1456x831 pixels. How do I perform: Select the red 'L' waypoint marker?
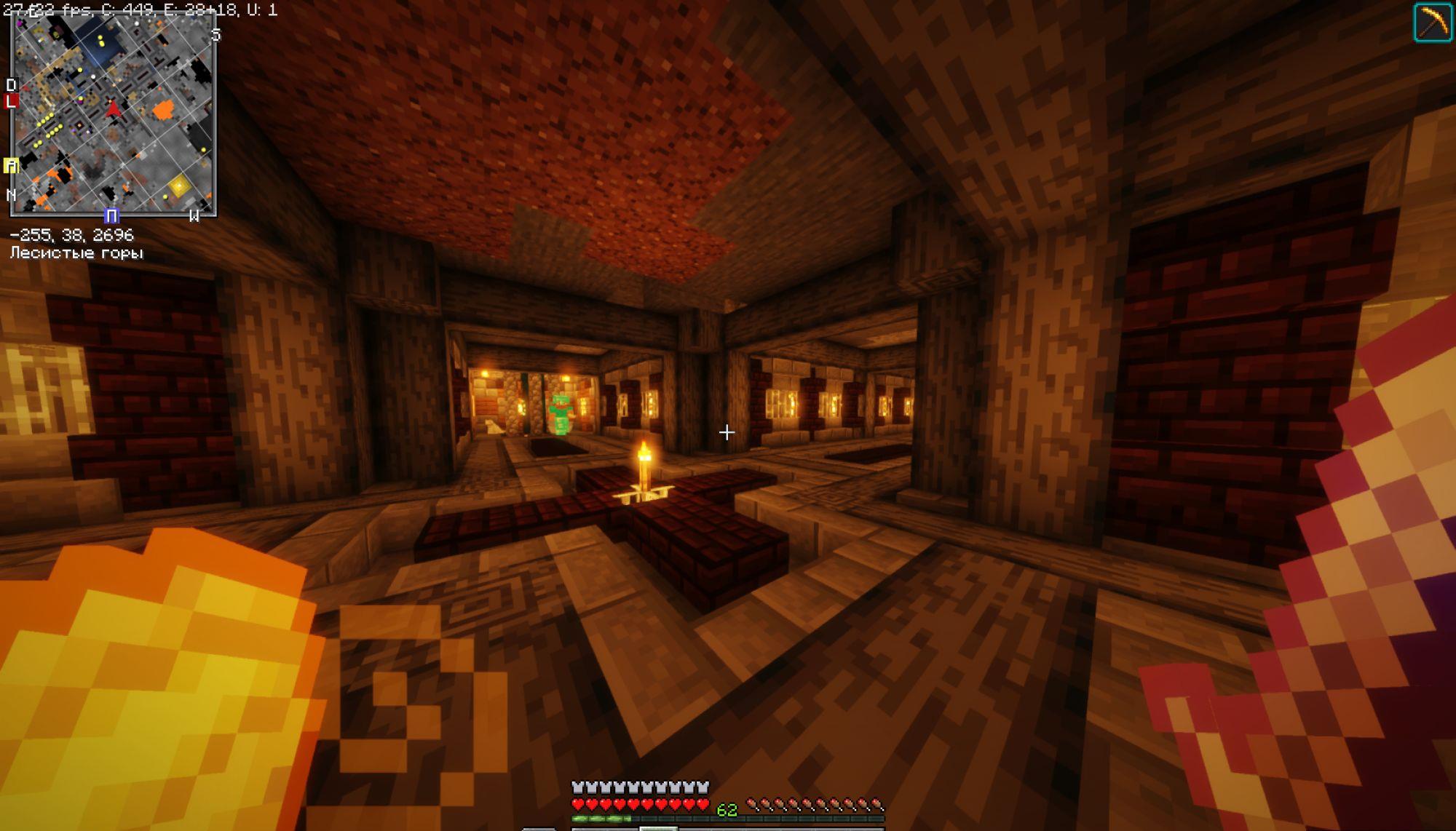pos(10,101)
